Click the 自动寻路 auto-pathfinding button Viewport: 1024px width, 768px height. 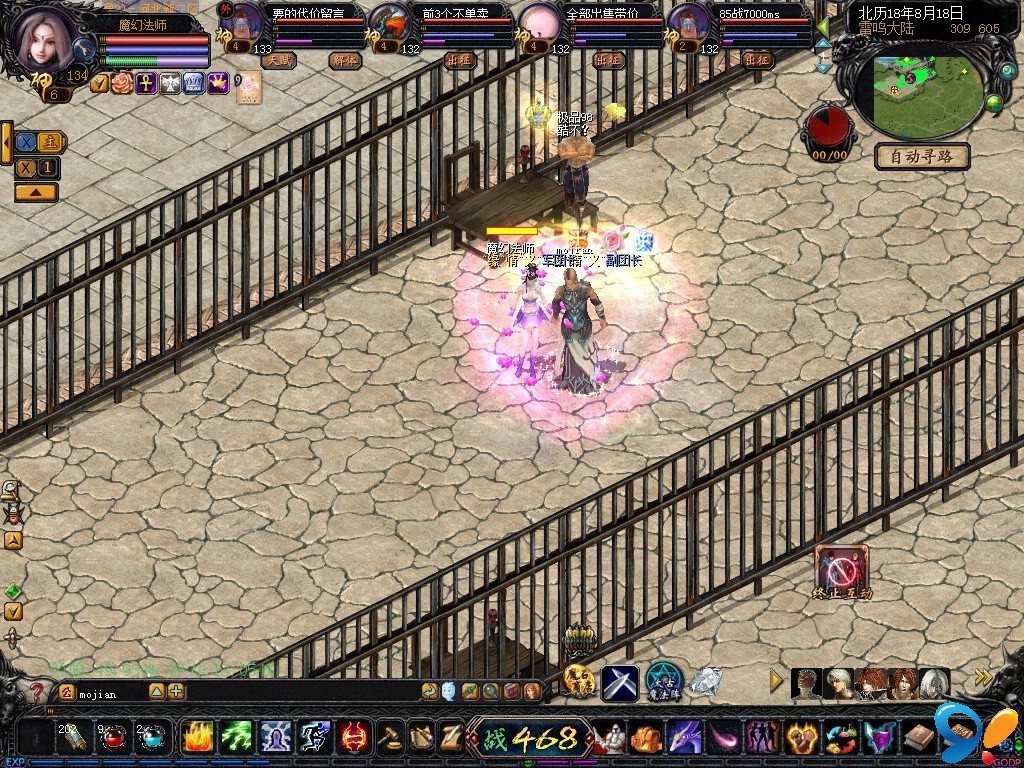922,156
